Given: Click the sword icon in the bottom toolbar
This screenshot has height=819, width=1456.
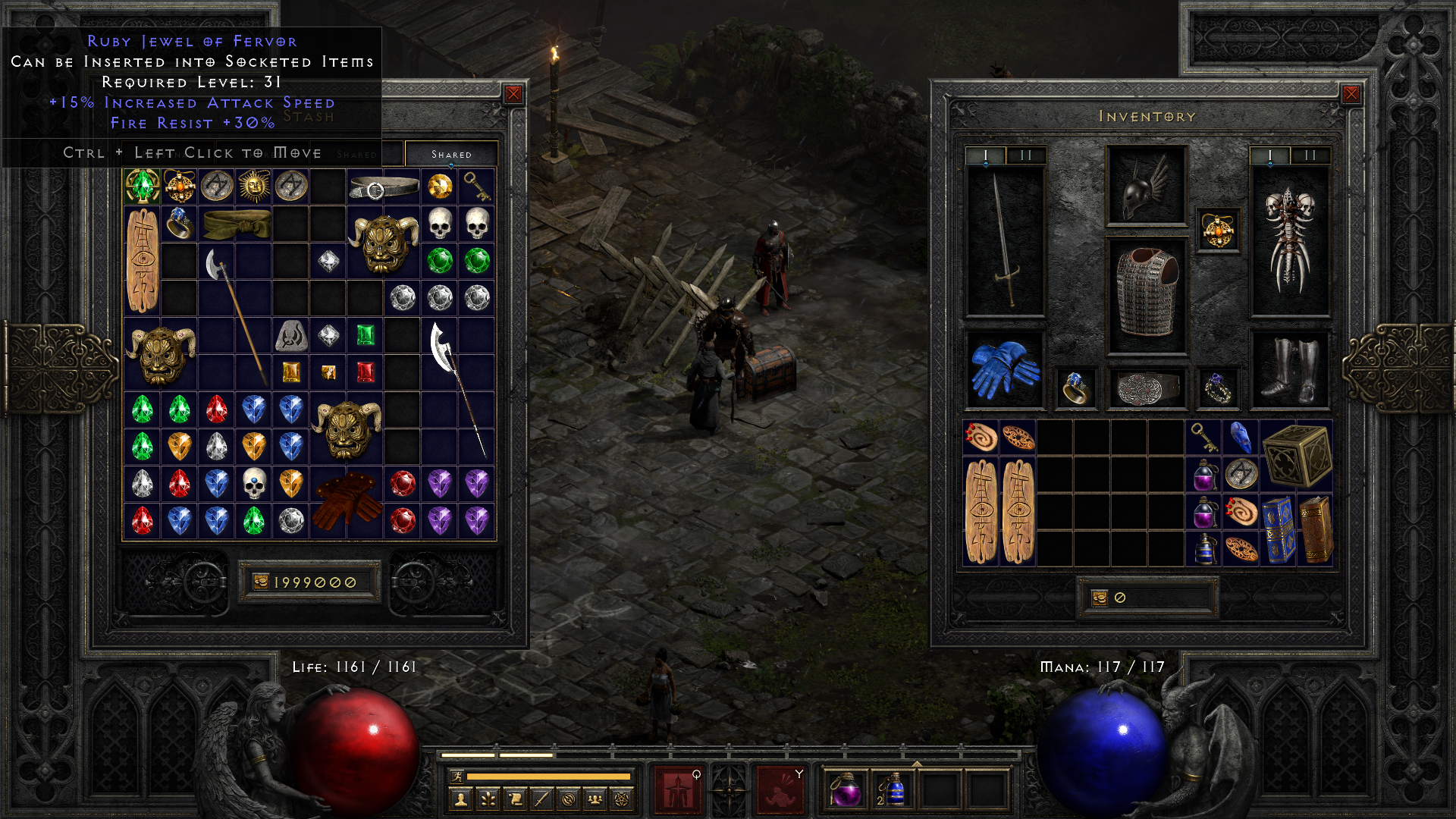Looking at the screenshot, I should (x=541, y=801).
